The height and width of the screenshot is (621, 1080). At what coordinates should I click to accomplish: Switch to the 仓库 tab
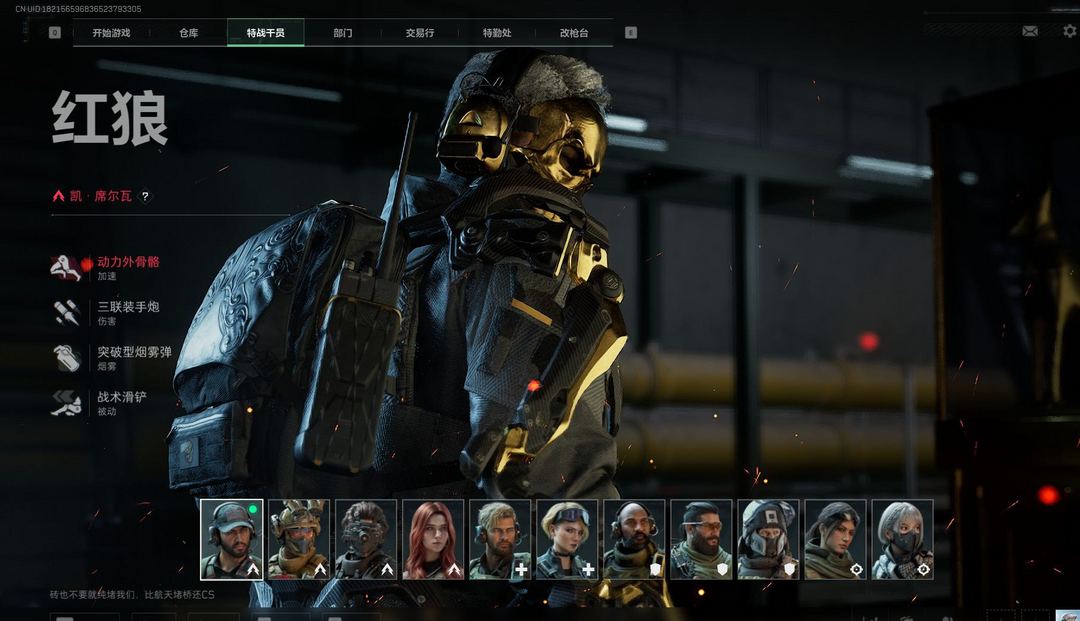point(188,33)
